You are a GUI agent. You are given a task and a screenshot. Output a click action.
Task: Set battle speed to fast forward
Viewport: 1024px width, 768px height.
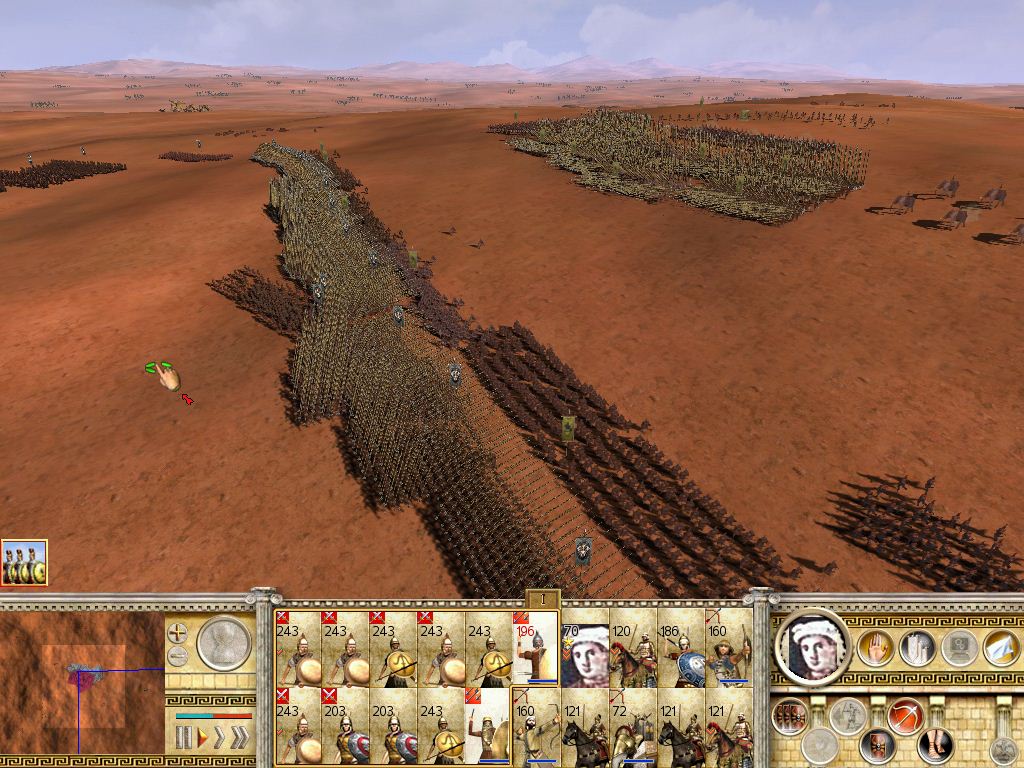click(x=219, y=739)
